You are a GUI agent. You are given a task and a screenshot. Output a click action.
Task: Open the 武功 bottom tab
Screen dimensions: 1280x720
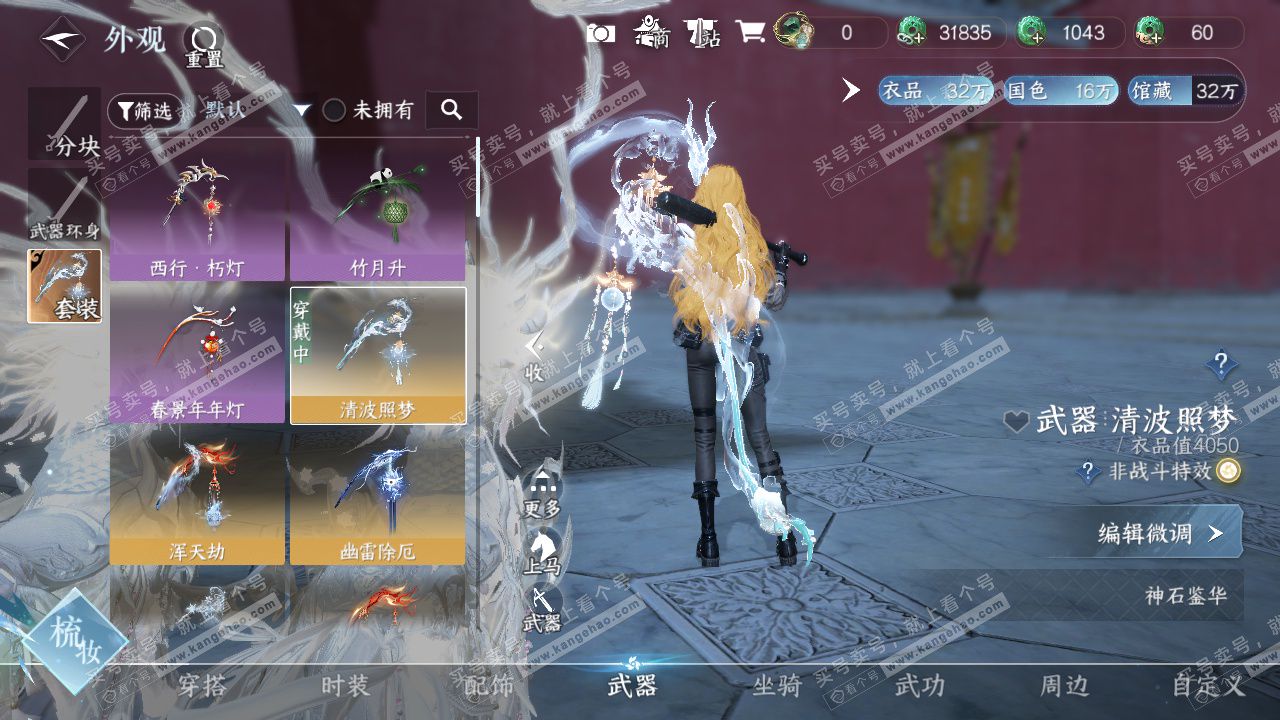click(919, 686)
